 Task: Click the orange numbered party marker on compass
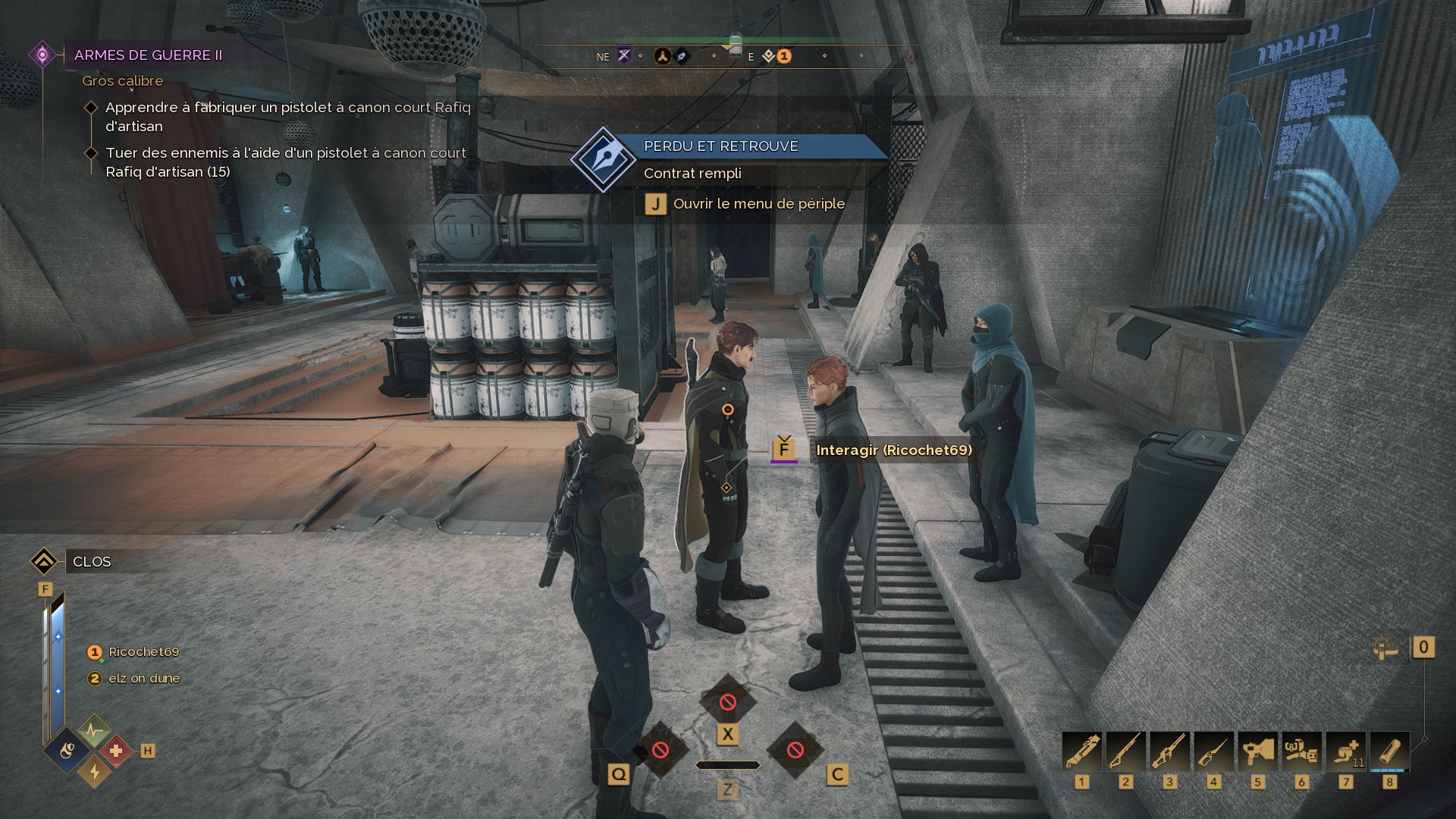(784, 56)
